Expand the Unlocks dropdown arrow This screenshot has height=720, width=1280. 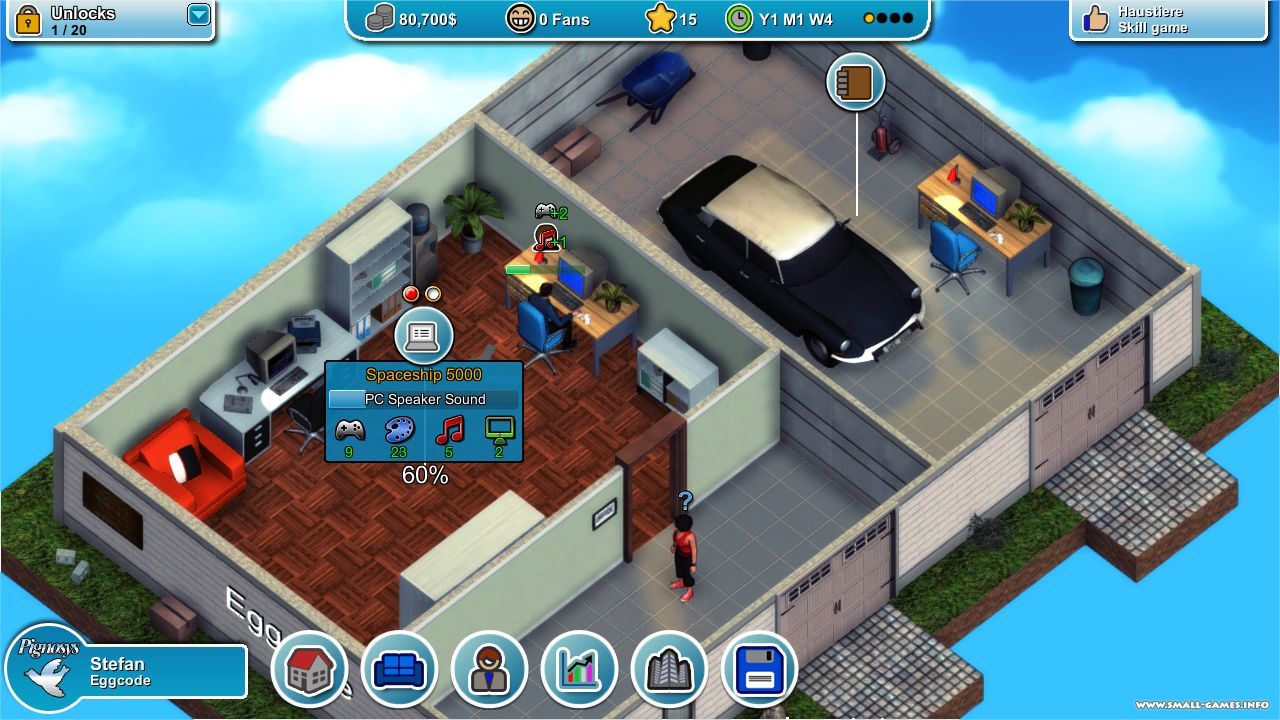199,15
